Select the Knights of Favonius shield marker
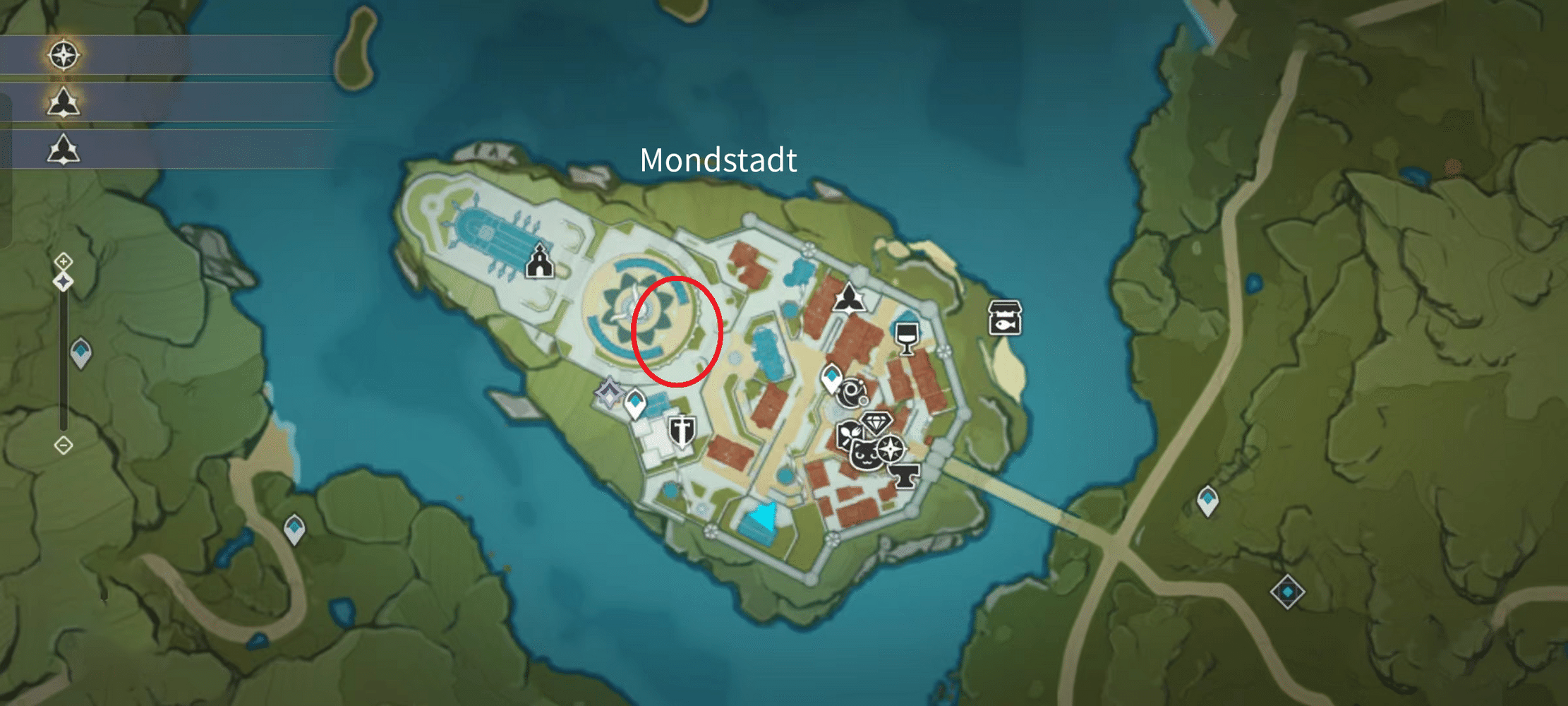The image size is (1568, 706). click(x=682, y=431)
